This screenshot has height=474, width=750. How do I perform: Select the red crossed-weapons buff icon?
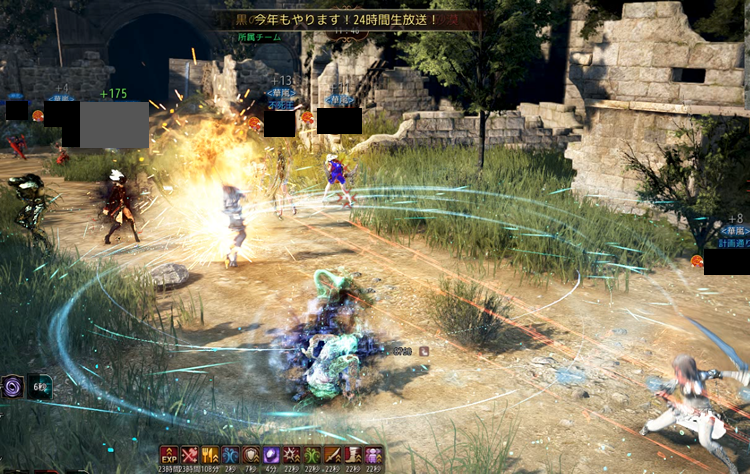pyautogui.click(x=190, y=455)
